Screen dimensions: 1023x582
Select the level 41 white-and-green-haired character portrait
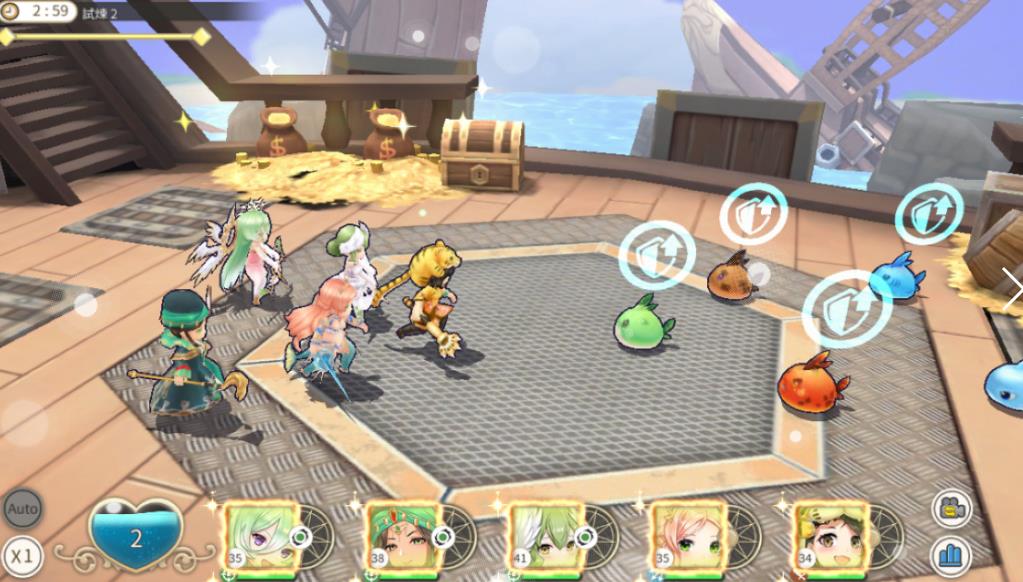click(545, 538)
